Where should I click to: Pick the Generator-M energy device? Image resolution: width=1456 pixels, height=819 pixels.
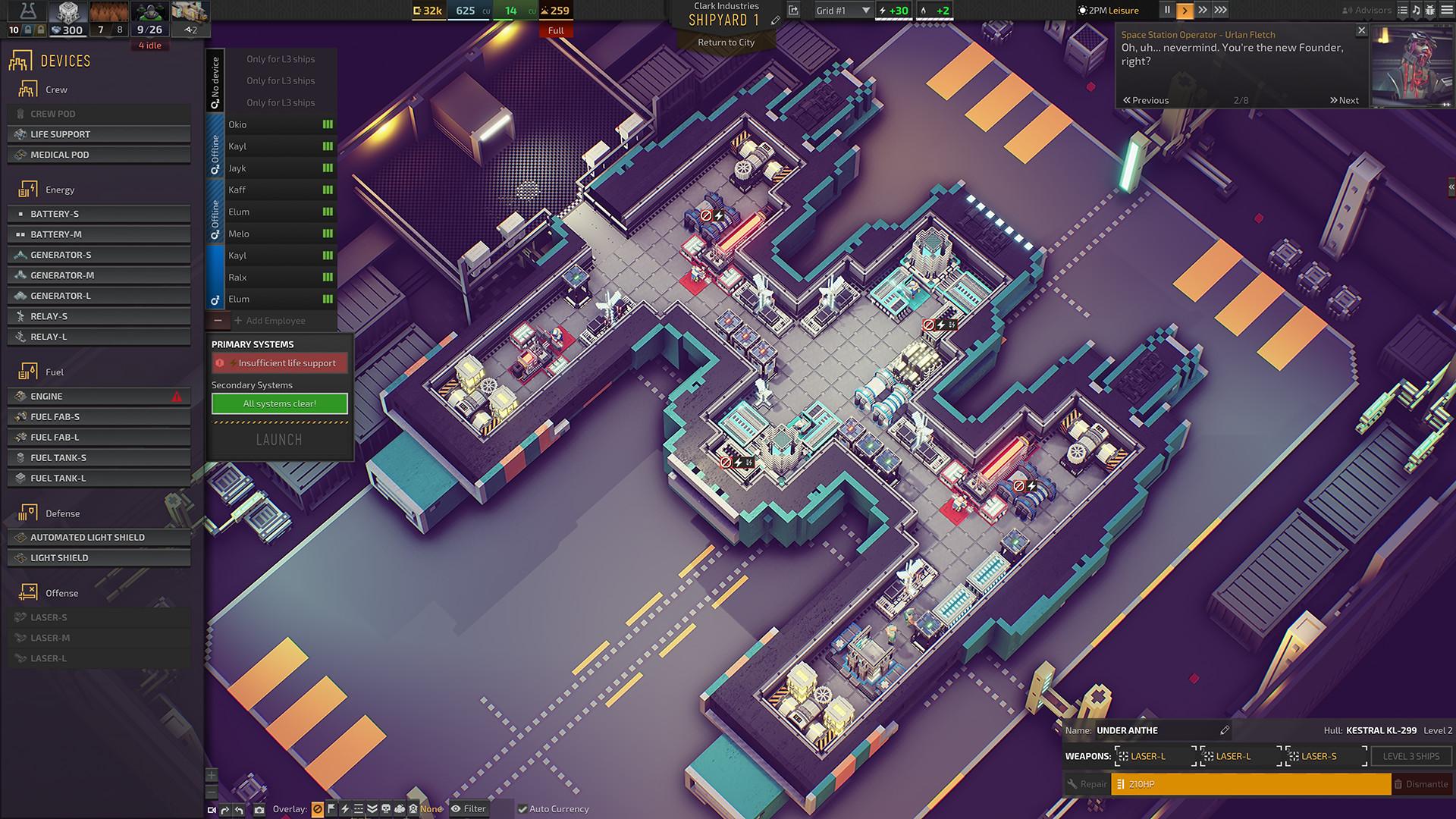(x=99, y=275)
